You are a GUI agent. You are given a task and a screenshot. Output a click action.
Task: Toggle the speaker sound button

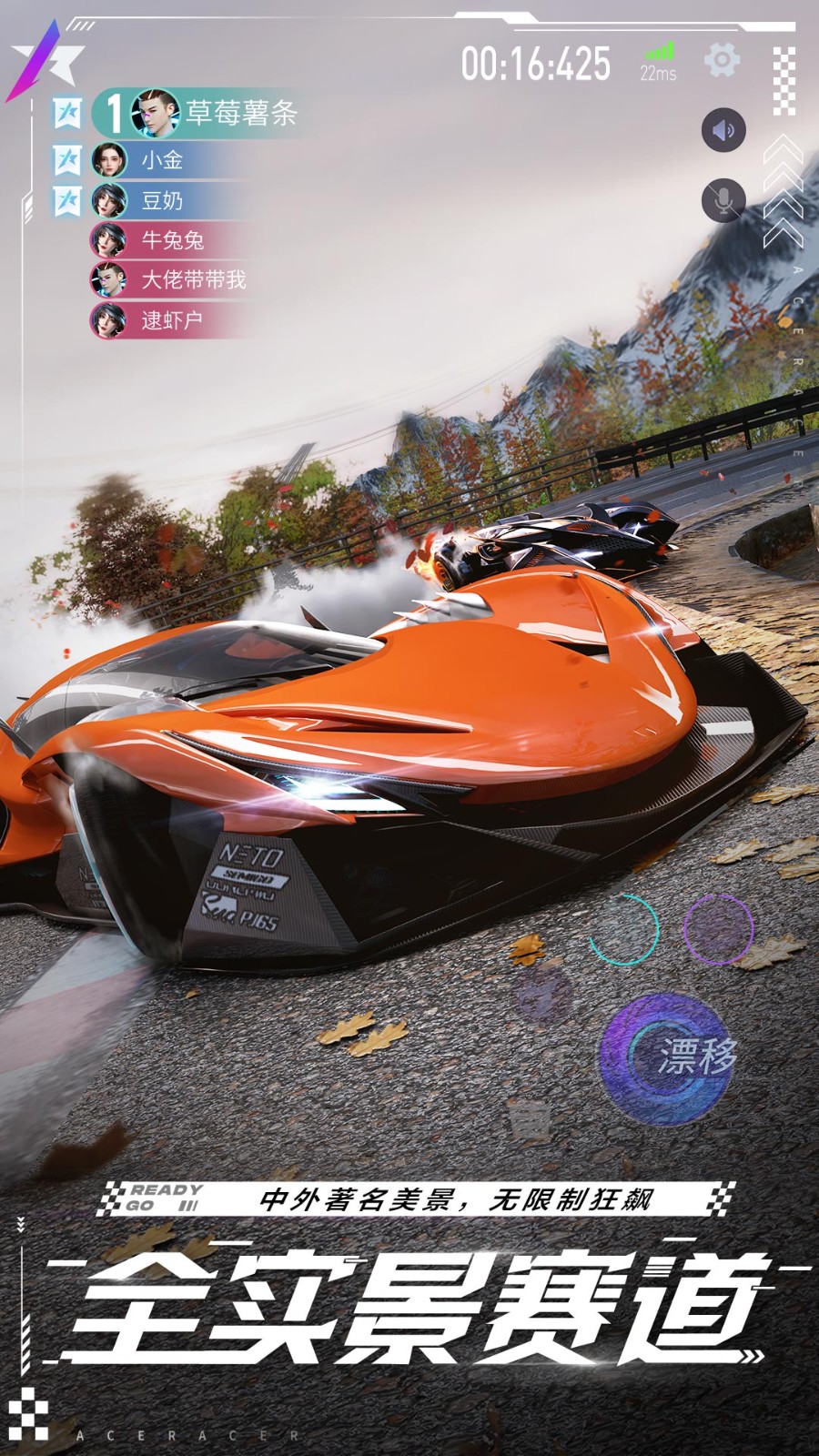click(x=723, y=130)
